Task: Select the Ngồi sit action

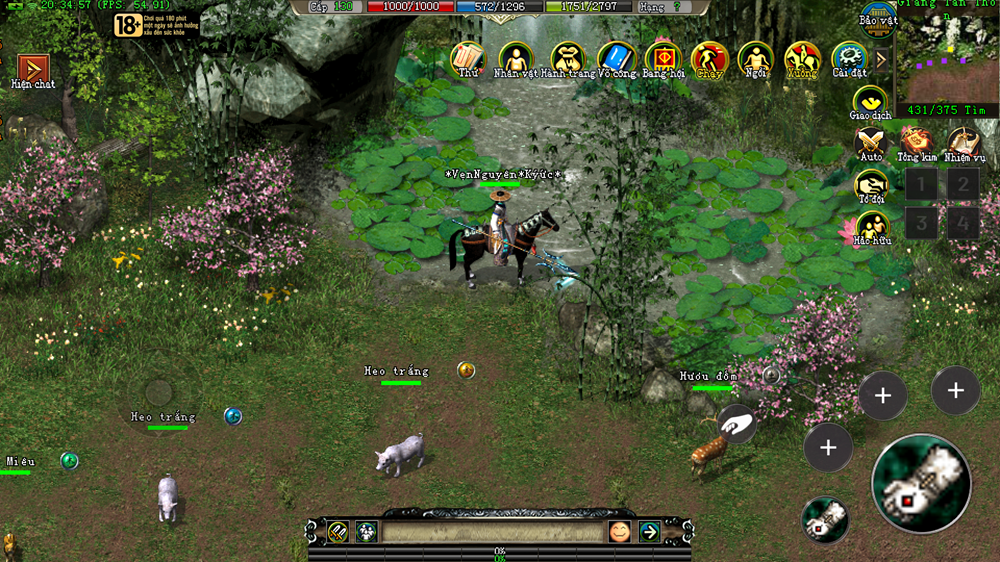Action: 756,57
